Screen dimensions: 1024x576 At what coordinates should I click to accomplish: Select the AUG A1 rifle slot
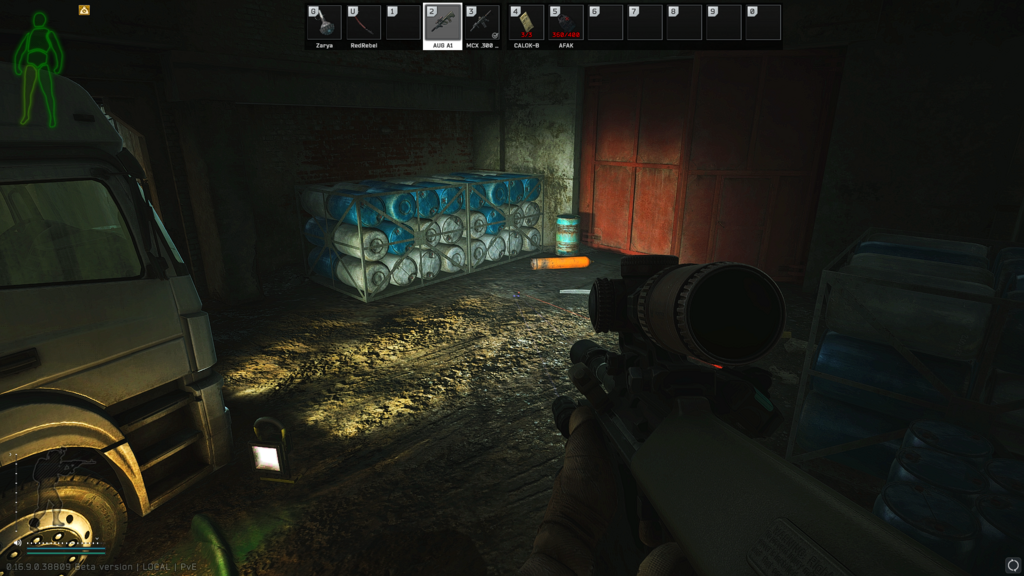pos(443,24)
